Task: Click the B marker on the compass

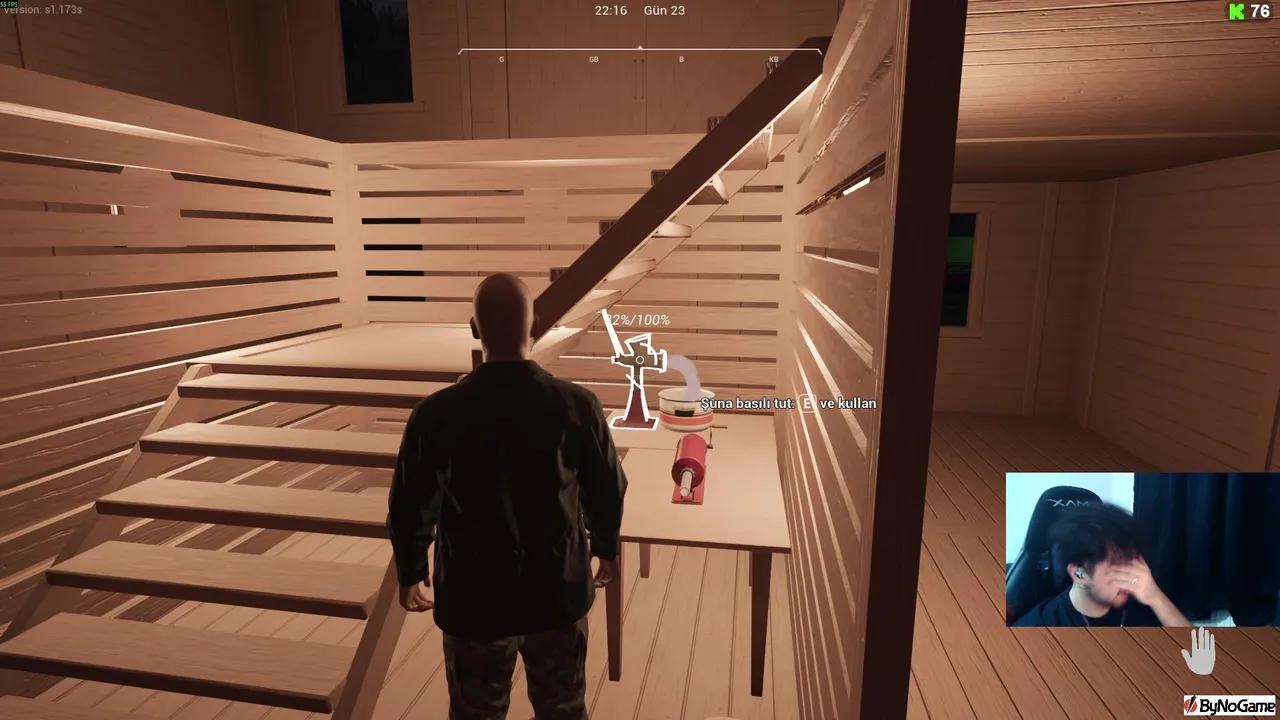Action: tap(681, 59)
